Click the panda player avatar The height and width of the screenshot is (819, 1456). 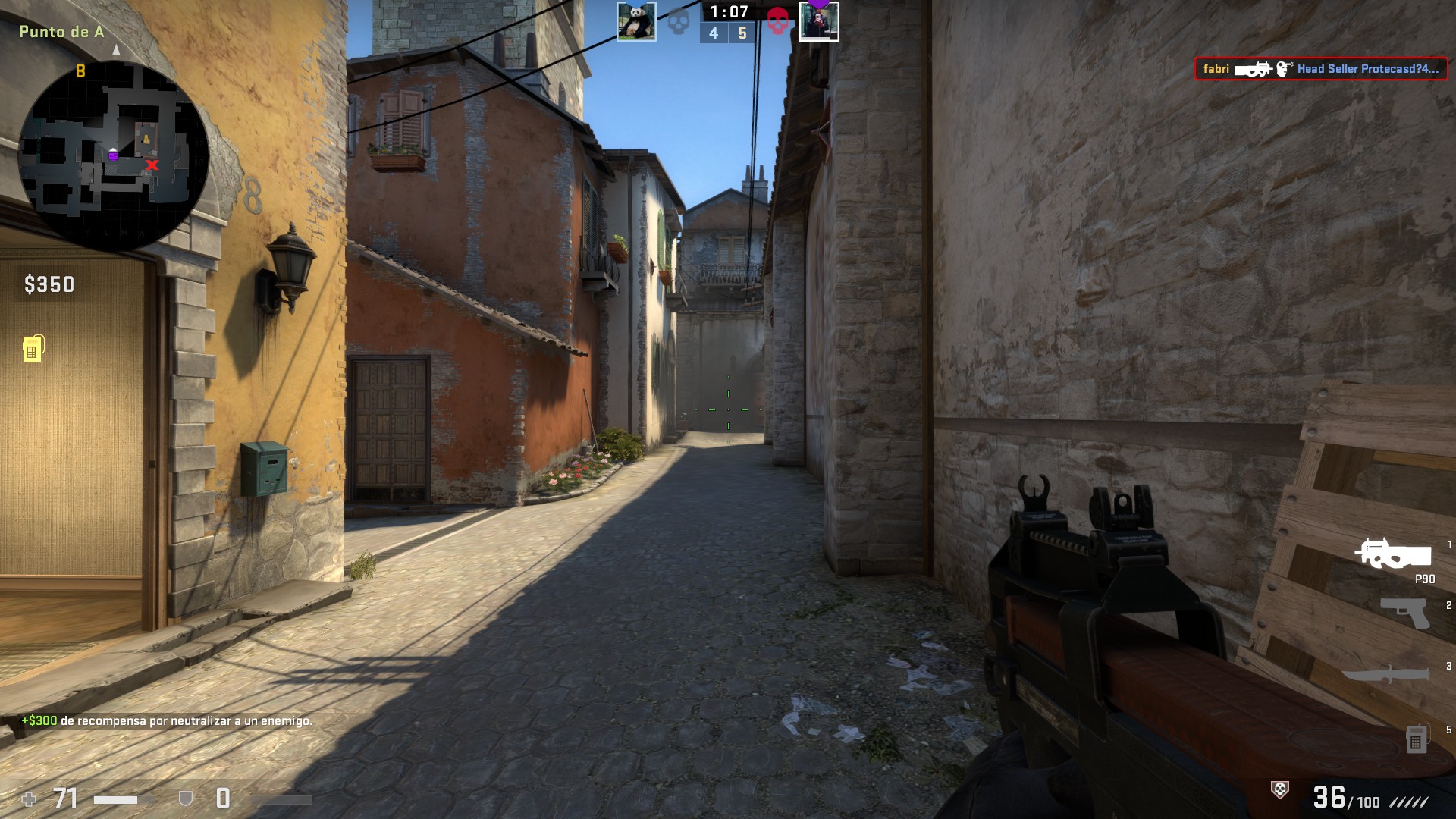pos(636,21)
